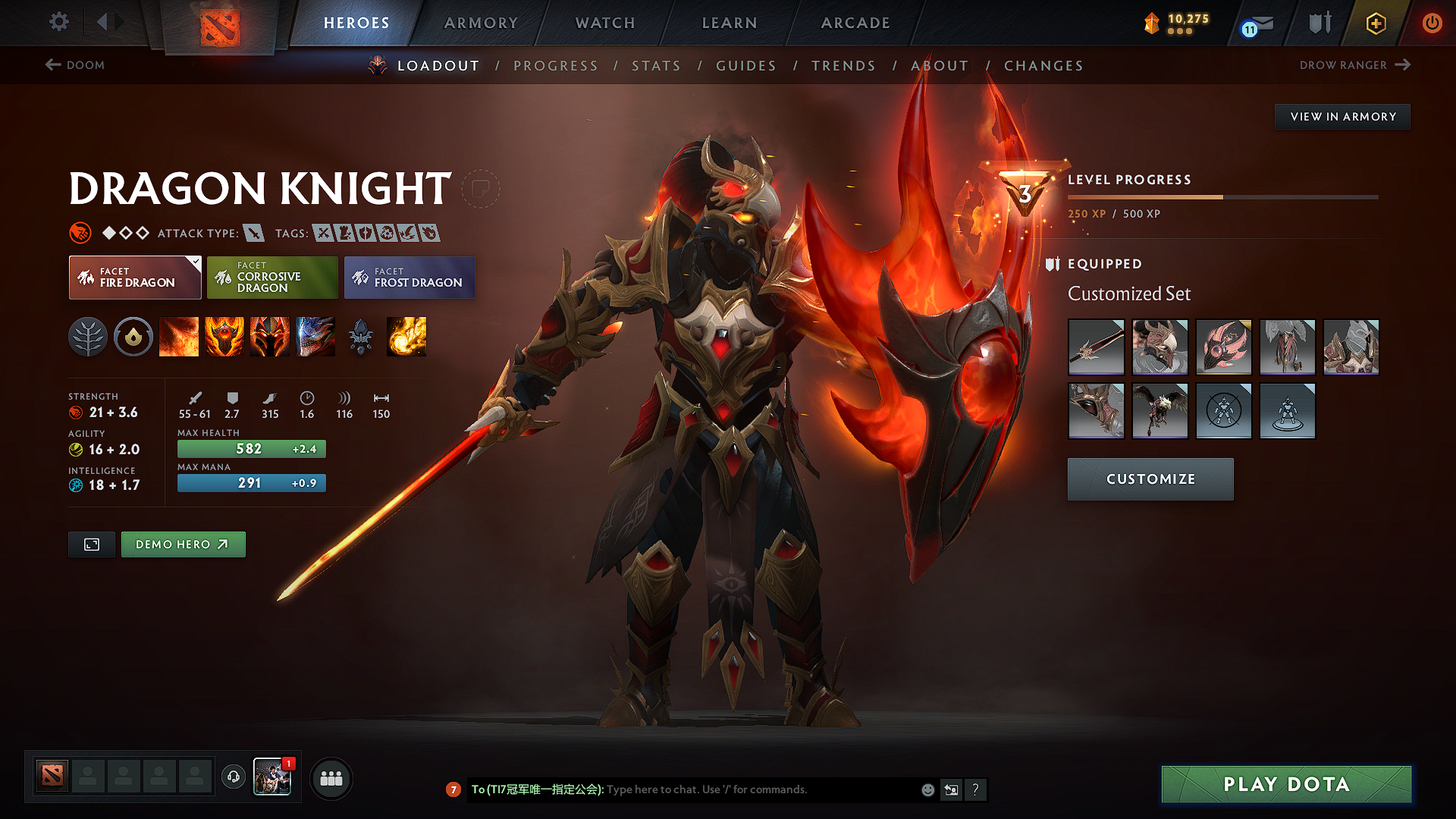Image resolution: width=1456 pixels, height=819 pixels.
Task: Switch to the STATS tab
Action: (656, 66)
